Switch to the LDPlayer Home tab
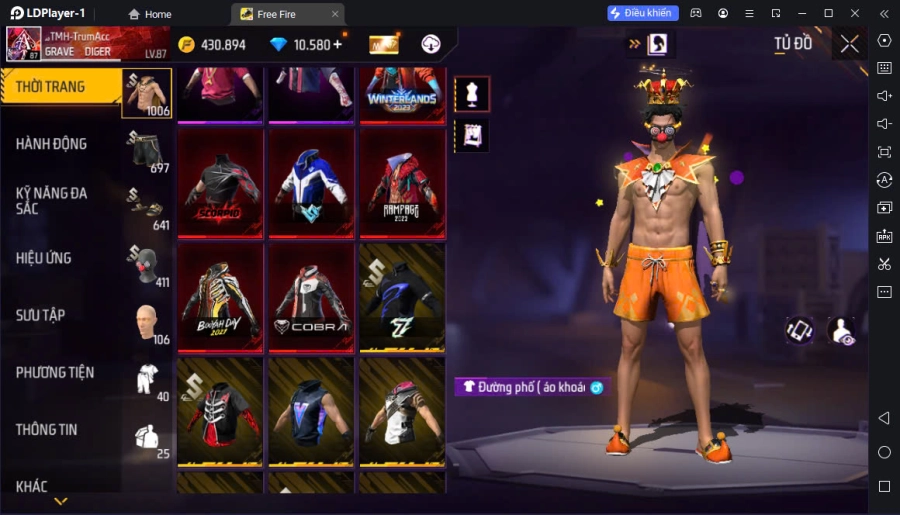Viewport: 900px width, 515px height. click(x=149, y=14)
